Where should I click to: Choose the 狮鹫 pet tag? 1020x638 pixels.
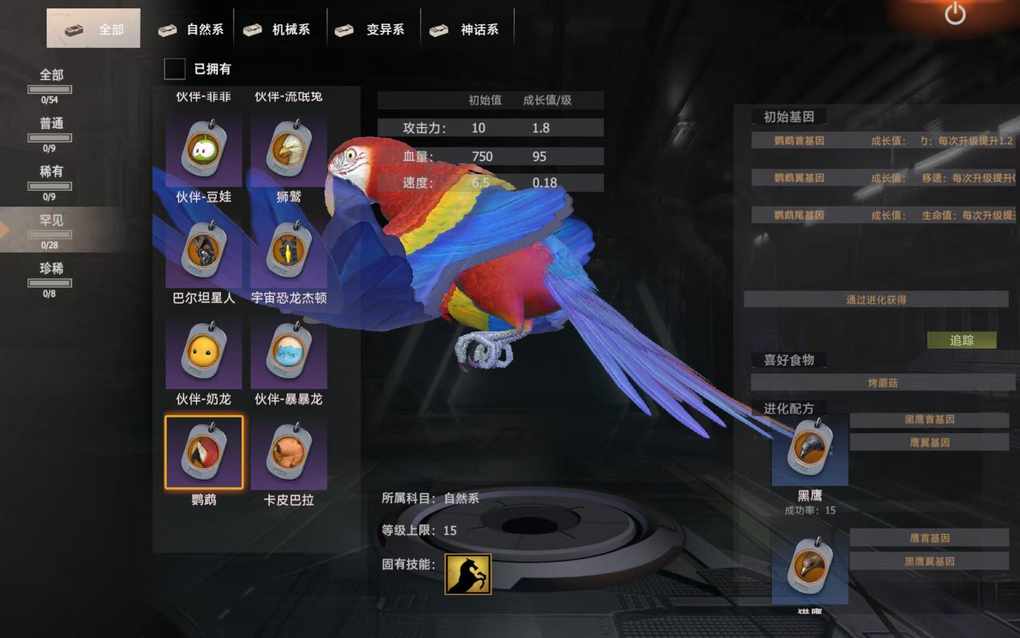click(289, 149)
